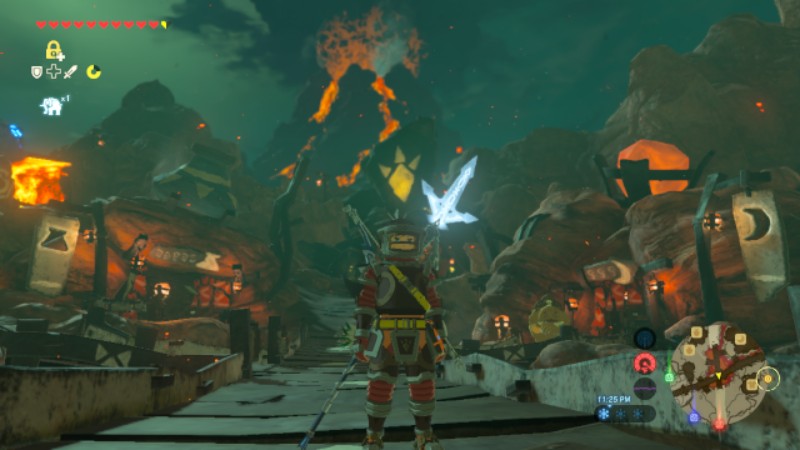Viewport: 800px width, 450px height.
Task: Click the yellow ring gauge icon
Action: [93, 72]
